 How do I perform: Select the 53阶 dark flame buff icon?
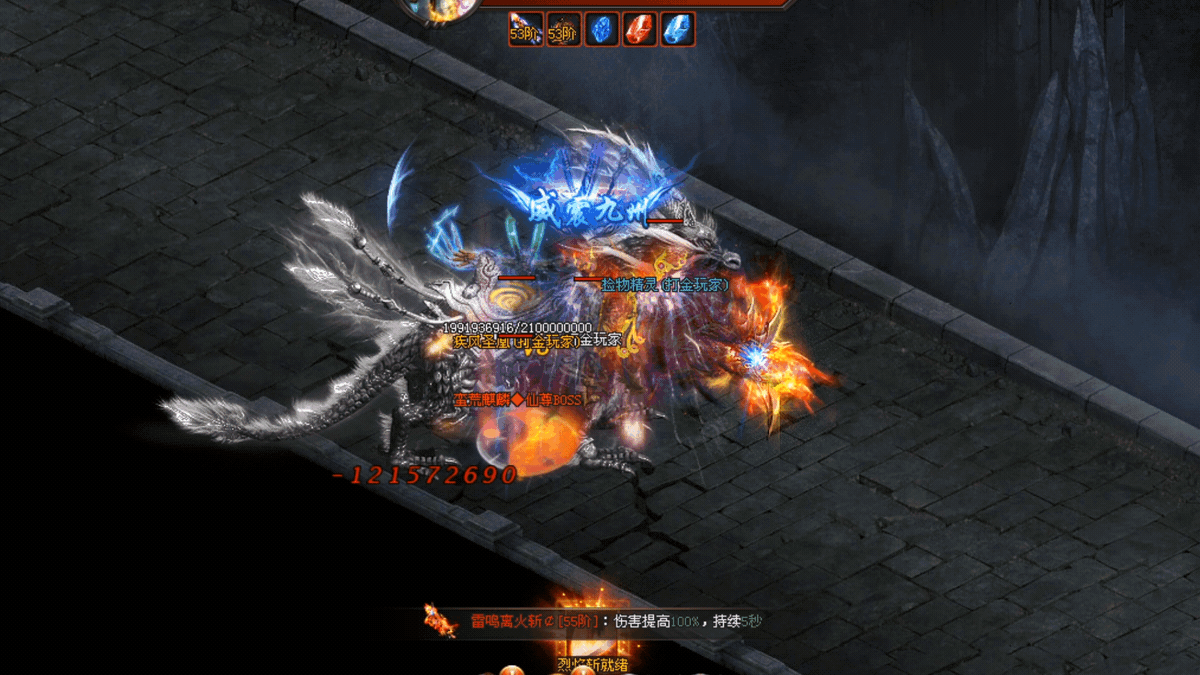pyautogui.click(x=563, y=29)
